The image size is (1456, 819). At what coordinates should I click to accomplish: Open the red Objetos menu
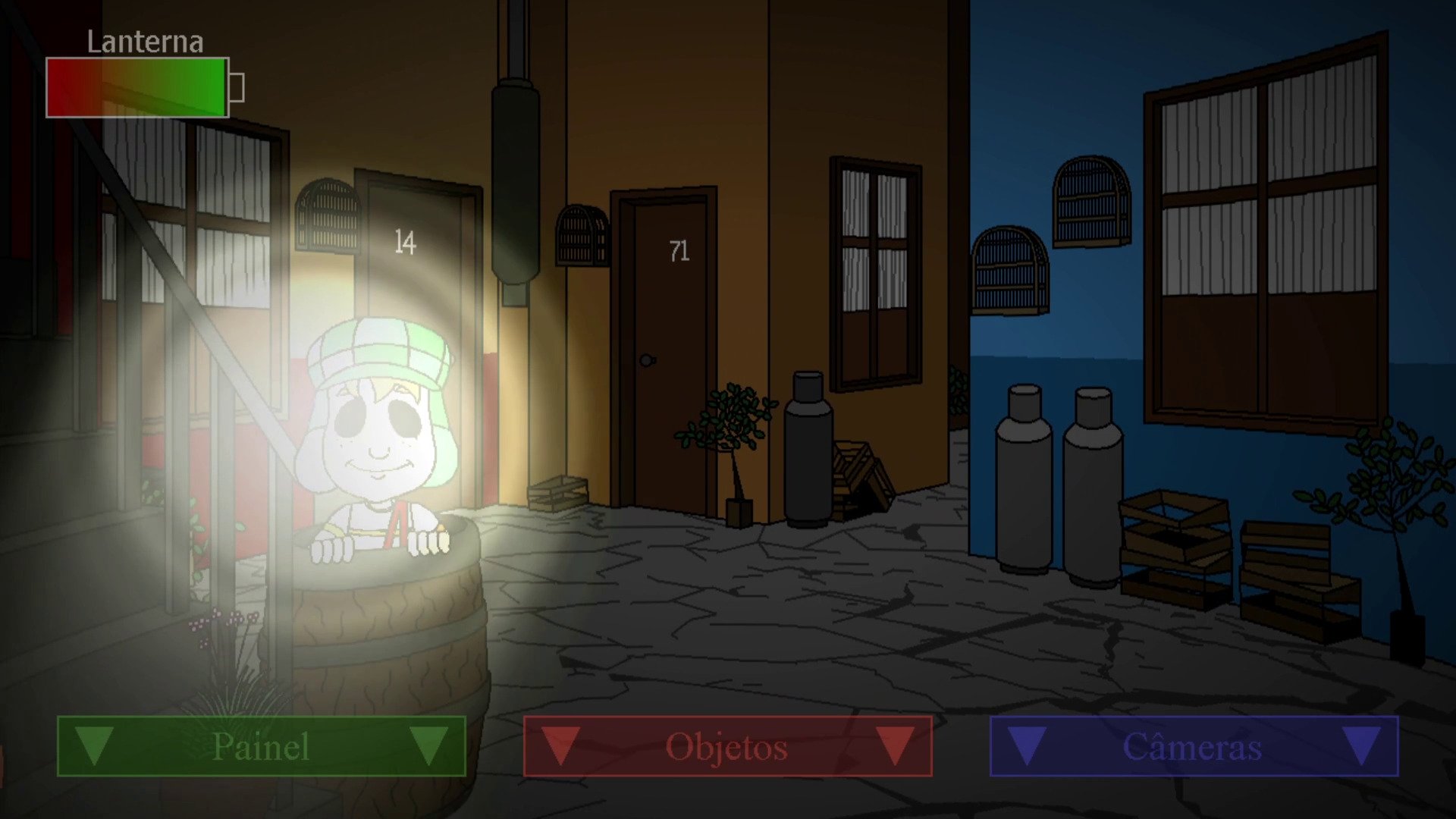click(727, 746)
